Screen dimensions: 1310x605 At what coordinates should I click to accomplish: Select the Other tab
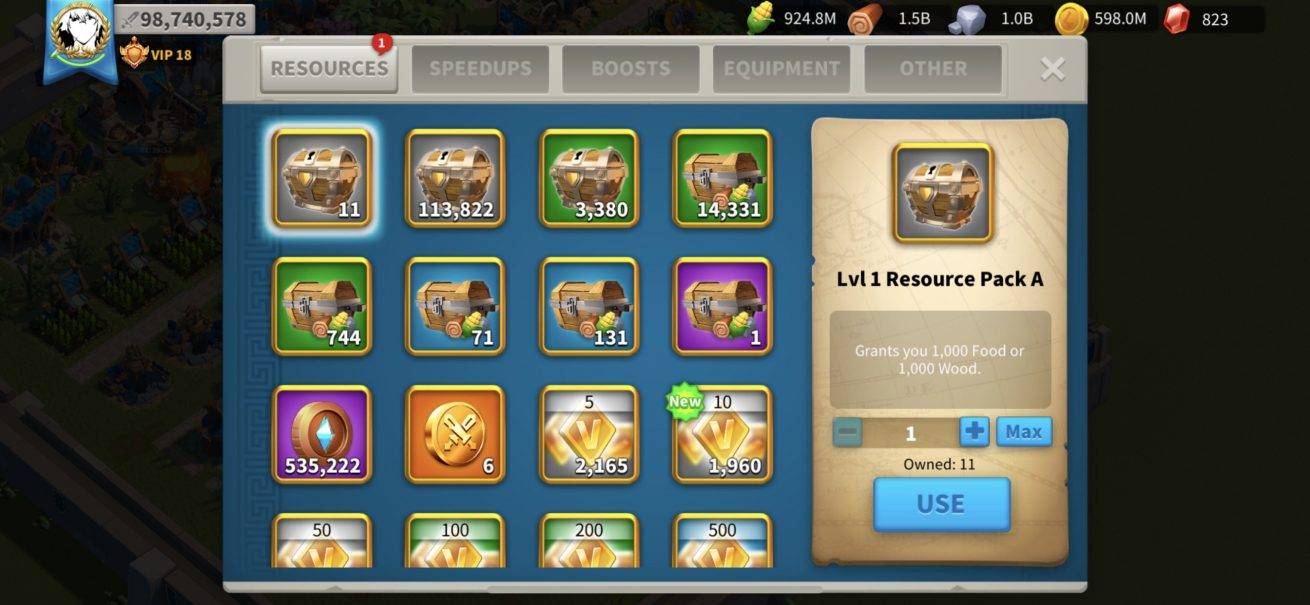932,69
